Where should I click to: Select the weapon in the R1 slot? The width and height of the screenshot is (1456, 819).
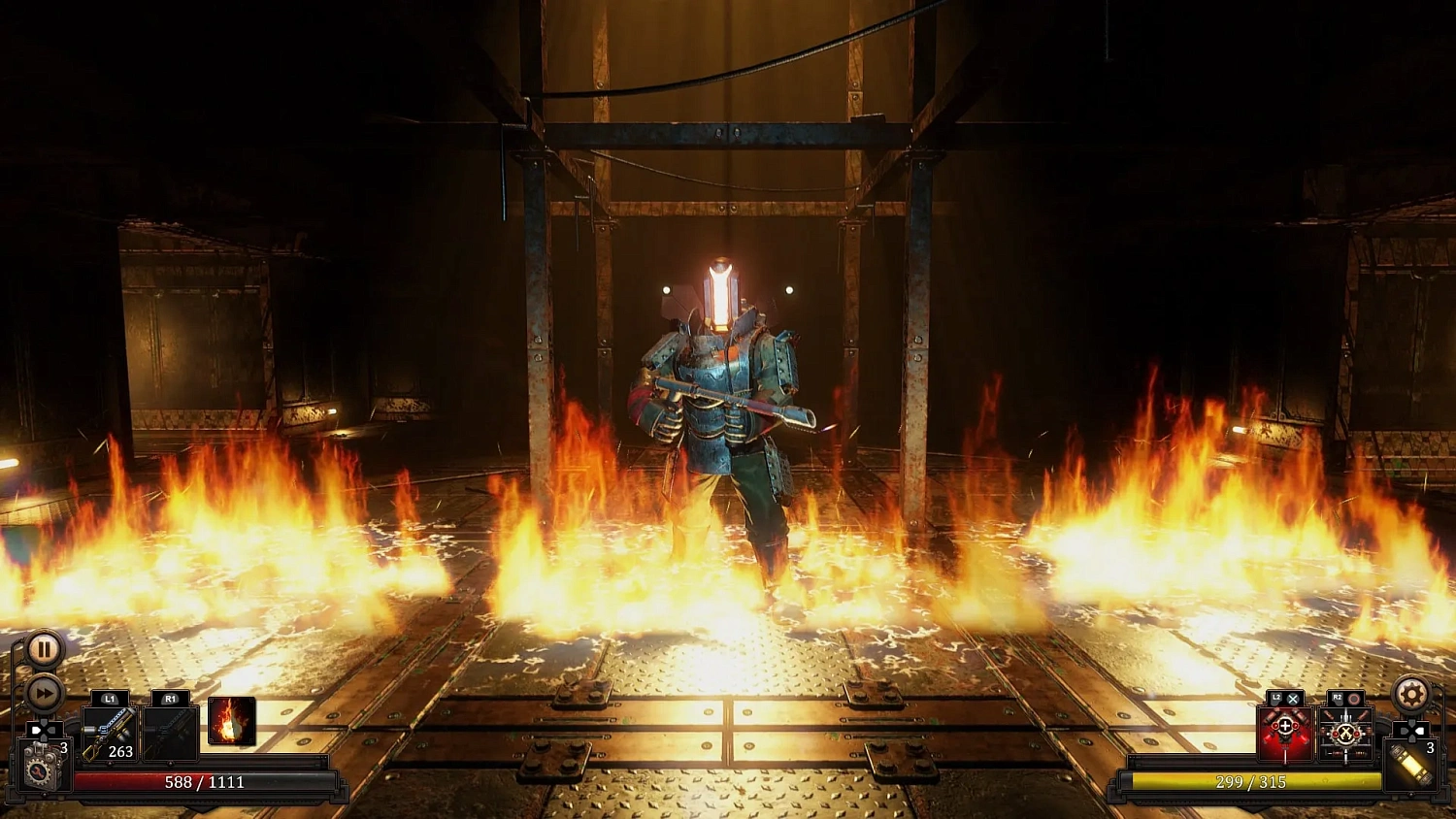click(169, 735)
